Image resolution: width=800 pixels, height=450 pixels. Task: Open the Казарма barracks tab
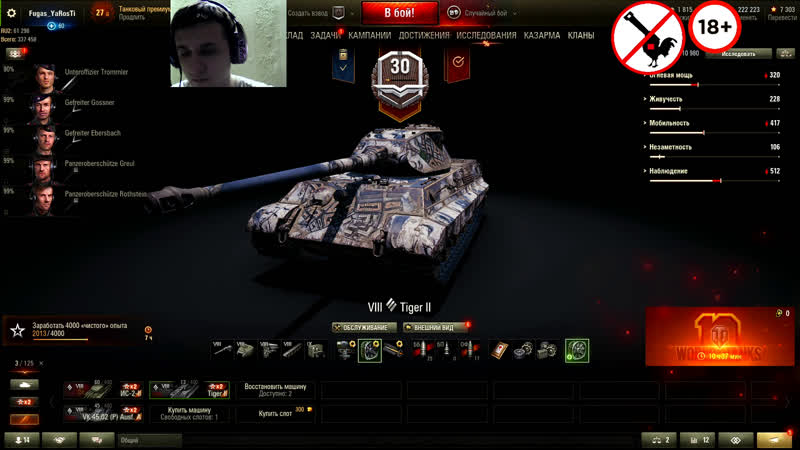point(542,35)
